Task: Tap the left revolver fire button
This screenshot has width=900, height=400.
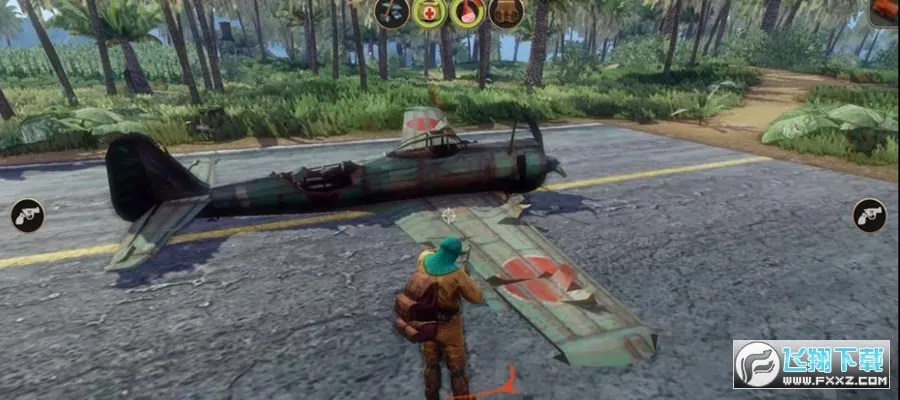Action: tap(27, 215)
